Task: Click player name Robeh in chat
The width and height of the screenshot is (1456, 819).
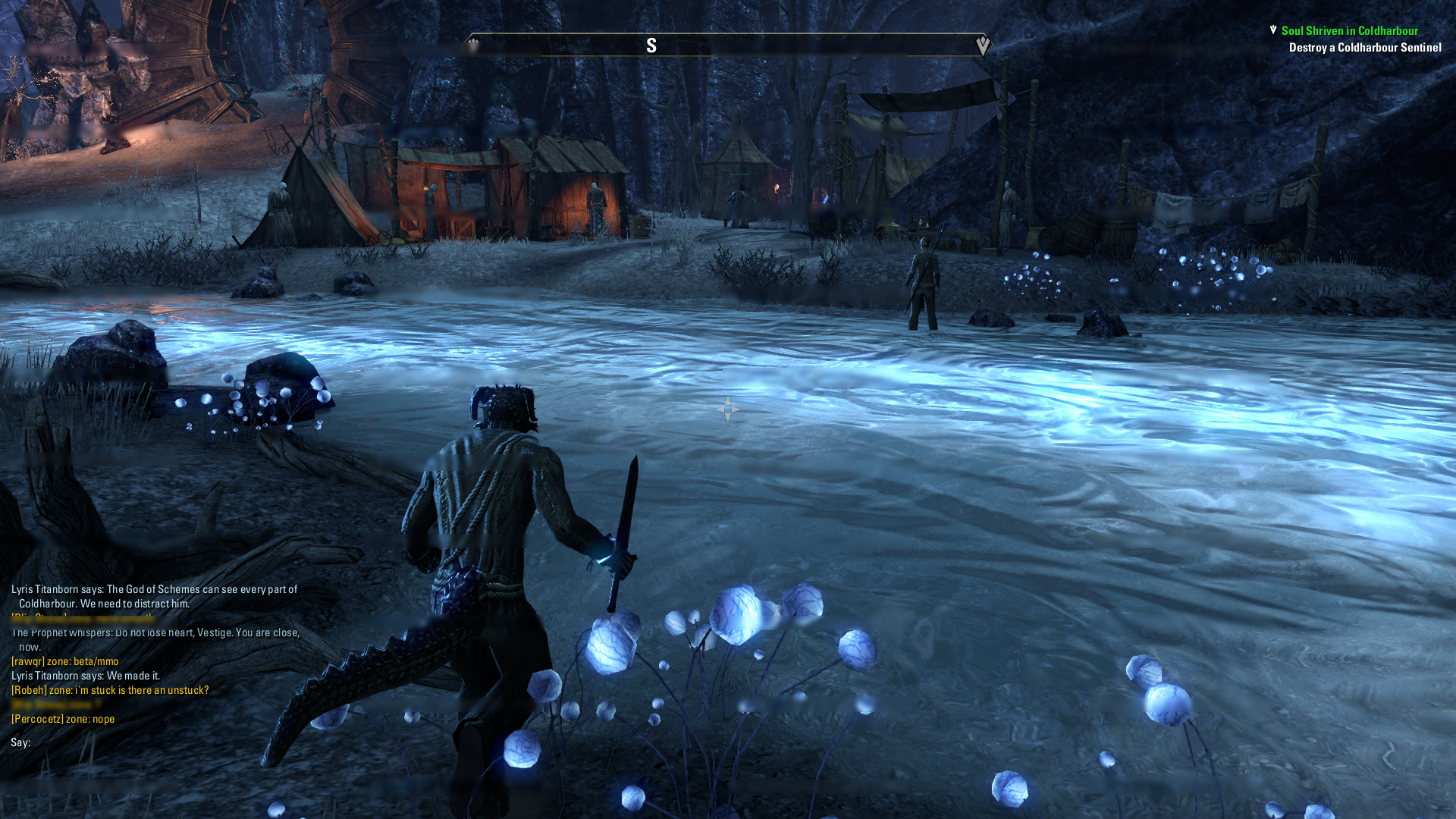Action: (30, 690)
